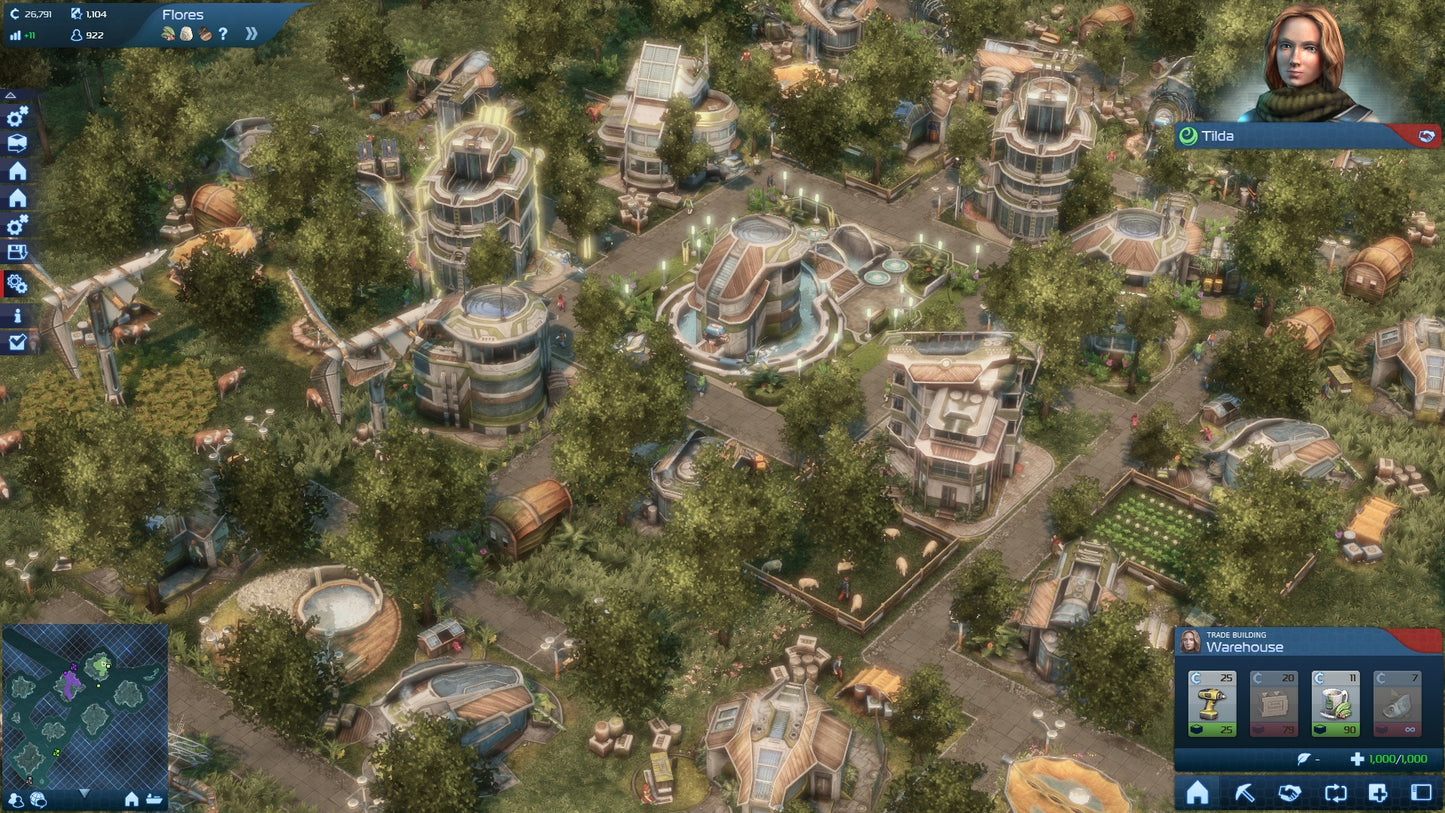1445x813 pixels.
Task: Open the build menu gear icon on sidebar
Action: click(x=16, y=118)
